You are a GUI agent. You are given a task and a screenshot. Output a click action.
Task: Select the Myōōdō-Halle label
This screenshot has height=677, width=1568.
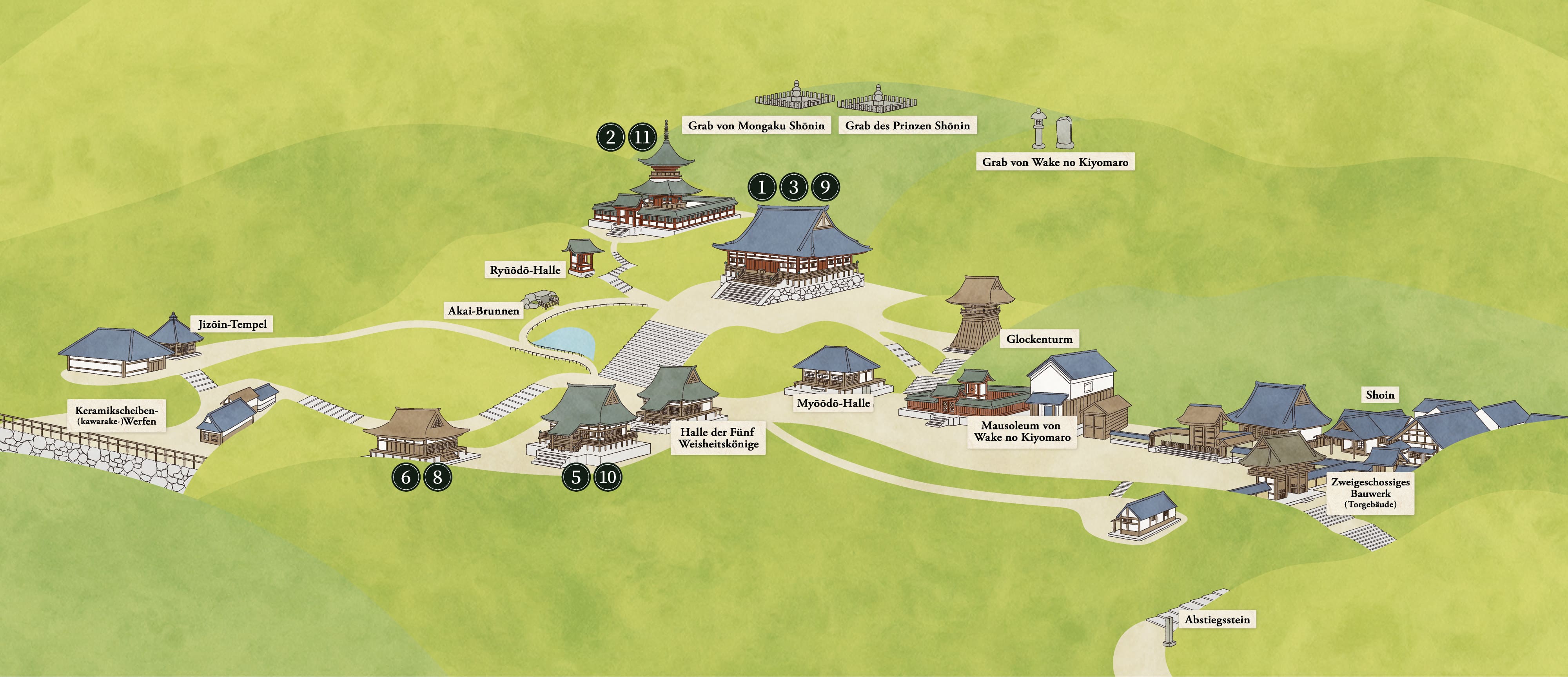833,403
